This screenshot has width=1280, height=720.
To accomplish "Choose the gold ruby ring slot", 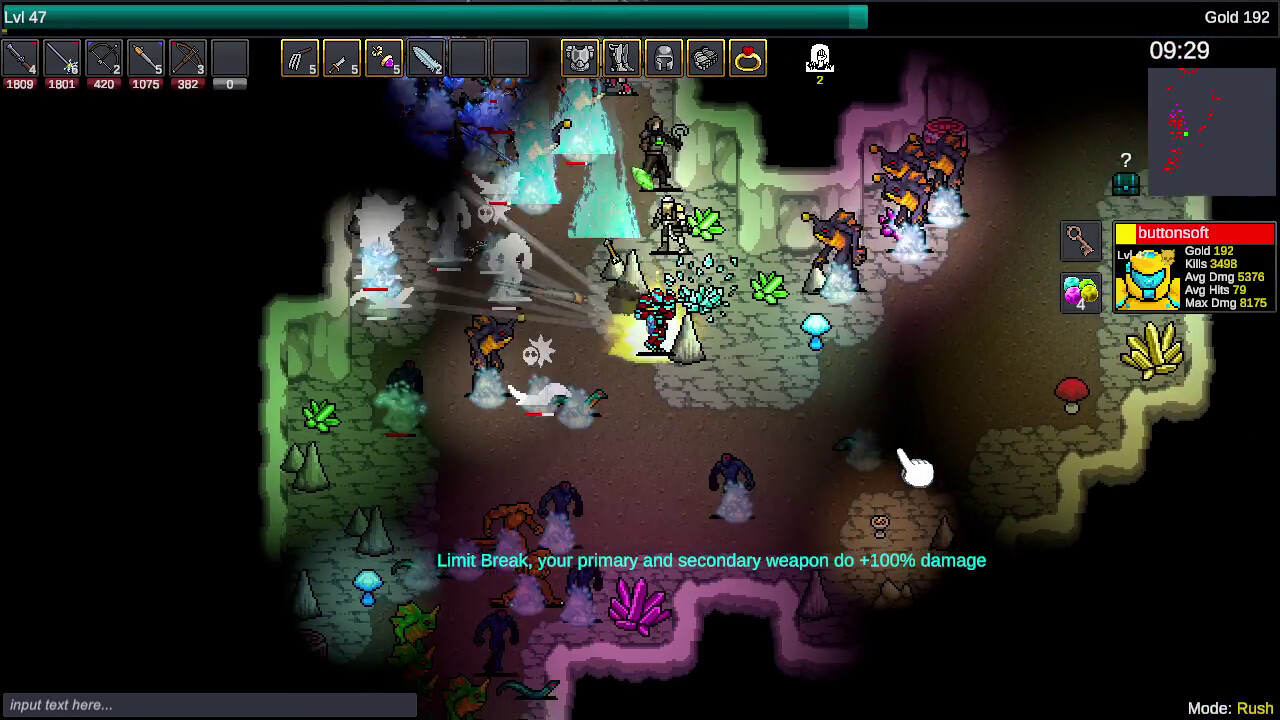I will click(748, 59).
